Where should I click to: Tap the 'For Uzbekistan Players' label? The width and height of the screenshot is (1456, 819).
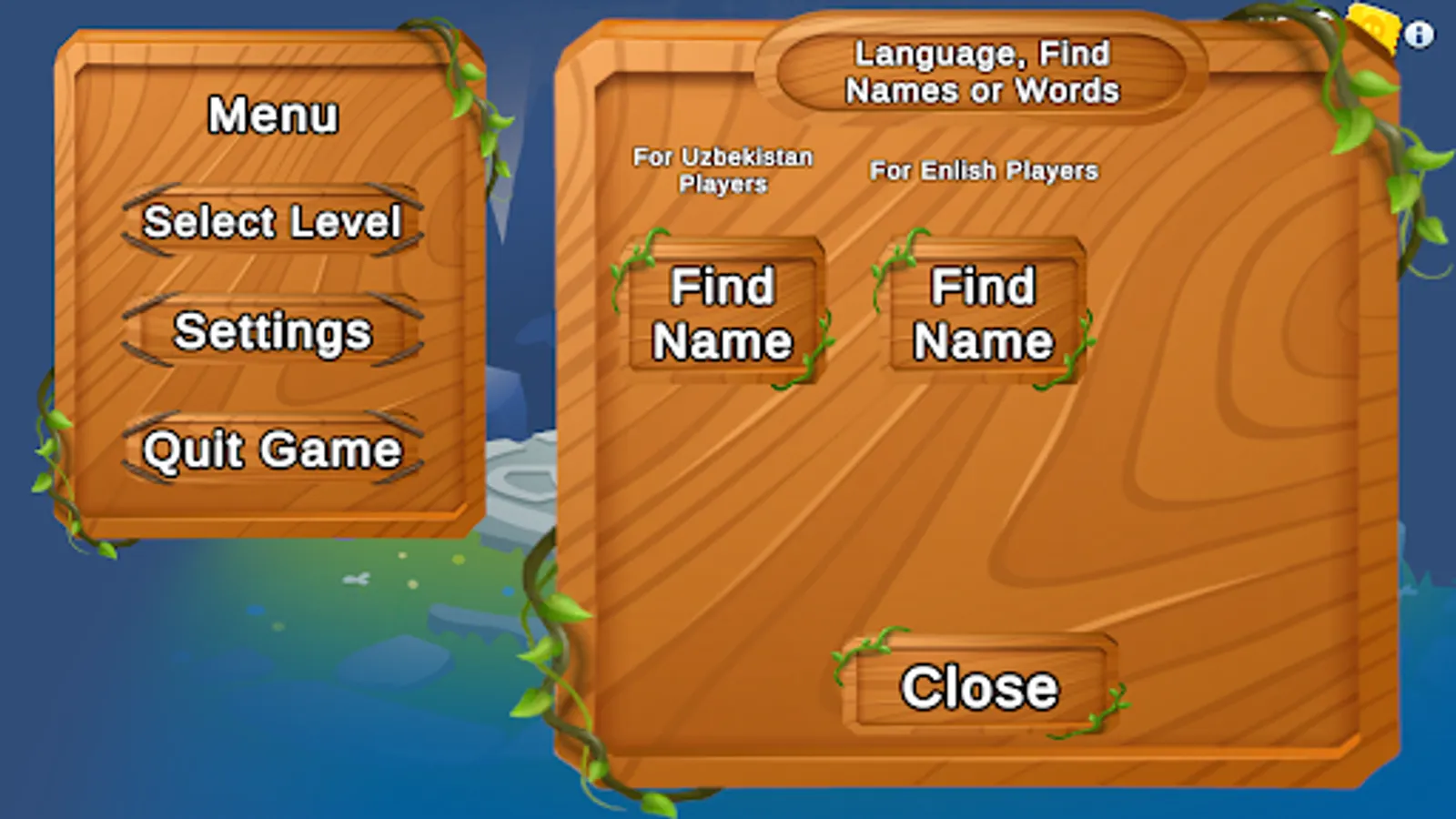(x=723, y=170)
